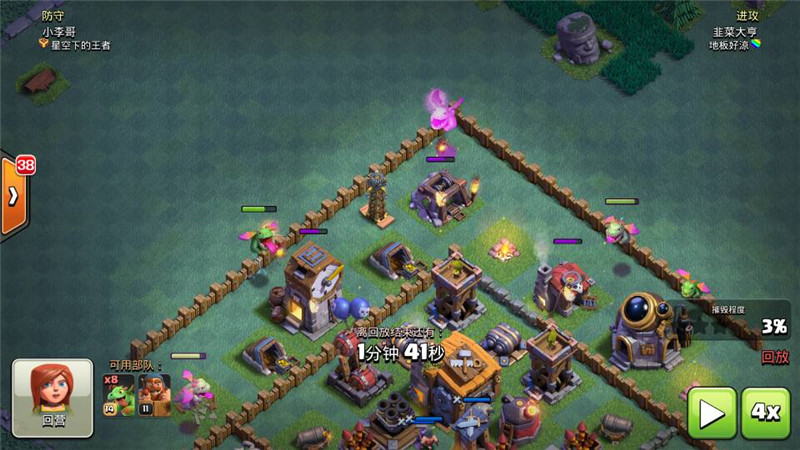Tap the 回营 return home button

click(x=52, y=398)
